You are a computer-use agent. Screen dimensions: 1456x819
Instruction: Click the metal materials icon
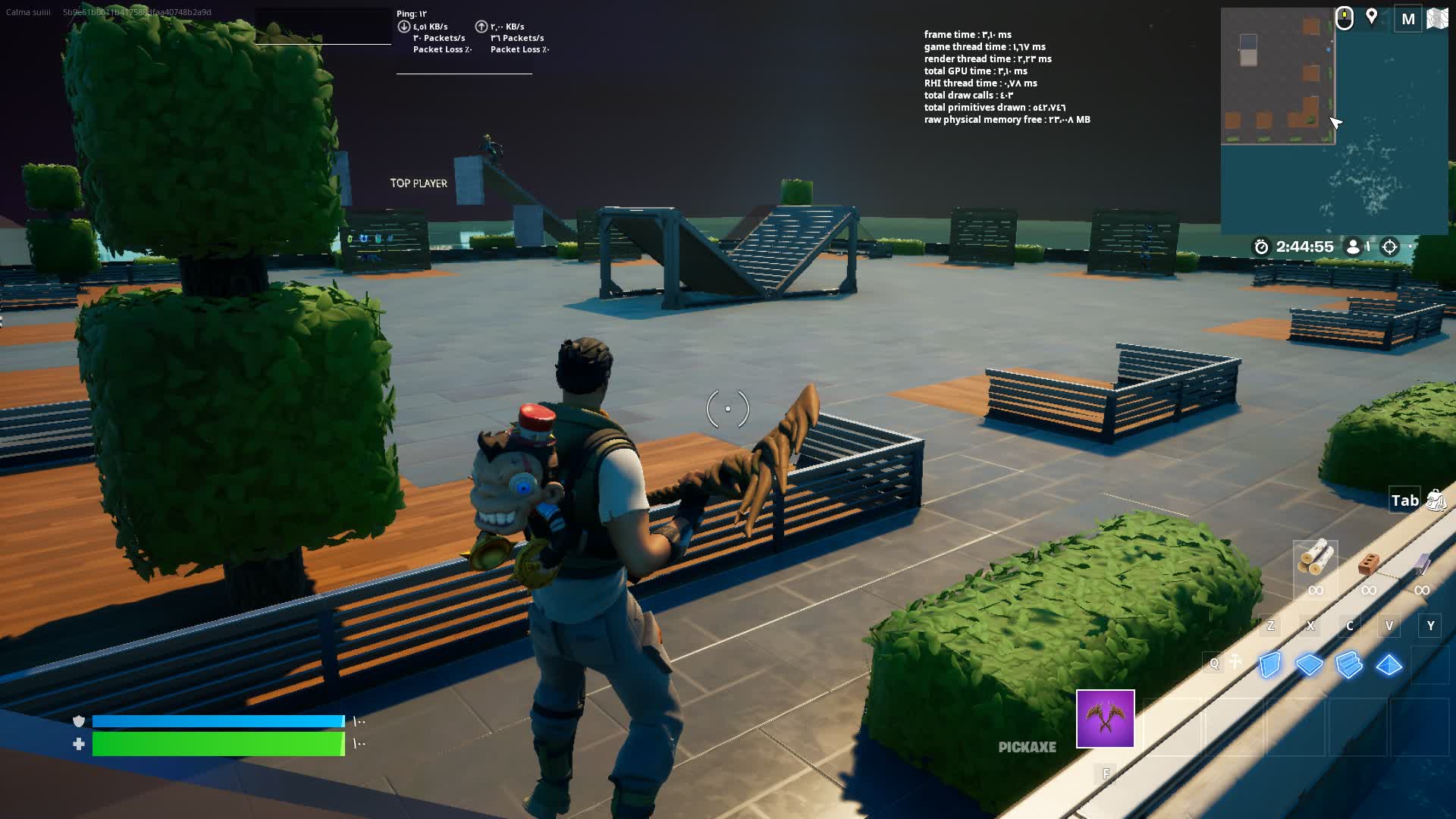coord(1422,563)
